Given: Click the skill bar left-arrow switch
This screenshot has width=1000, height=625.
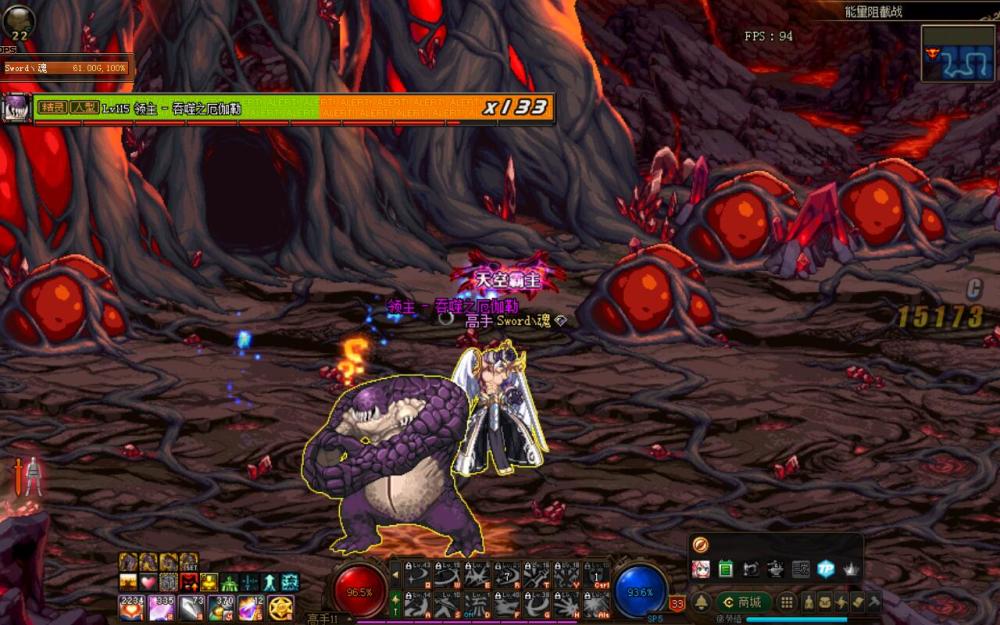Looking at the screenshot, I should (x=396, y=574).
